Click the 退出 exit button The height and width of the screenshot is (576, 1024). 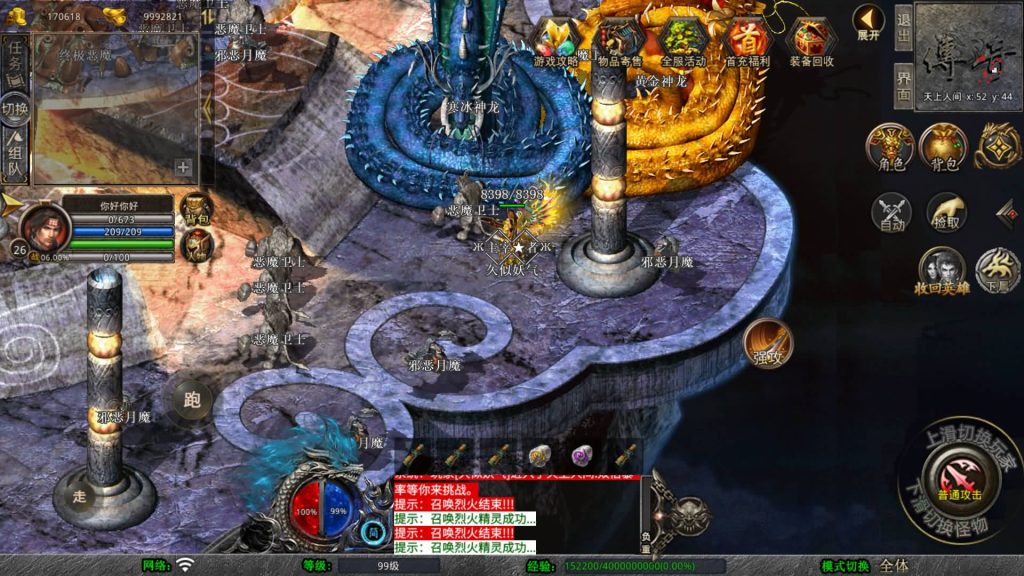pos(903,27)
